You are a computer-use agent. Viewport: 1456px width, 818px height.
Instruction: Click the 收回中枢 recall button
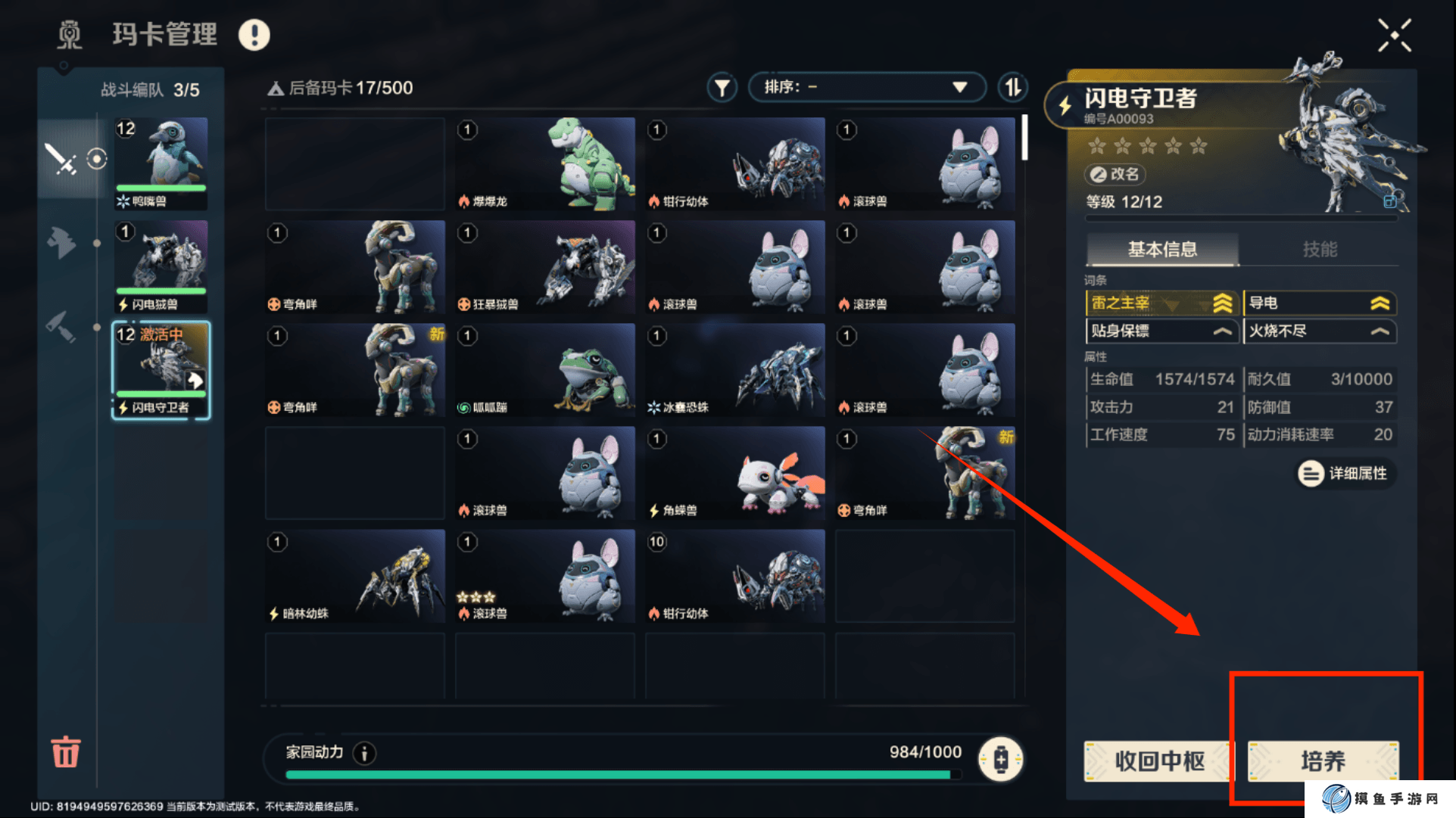tap(1158, 760)
